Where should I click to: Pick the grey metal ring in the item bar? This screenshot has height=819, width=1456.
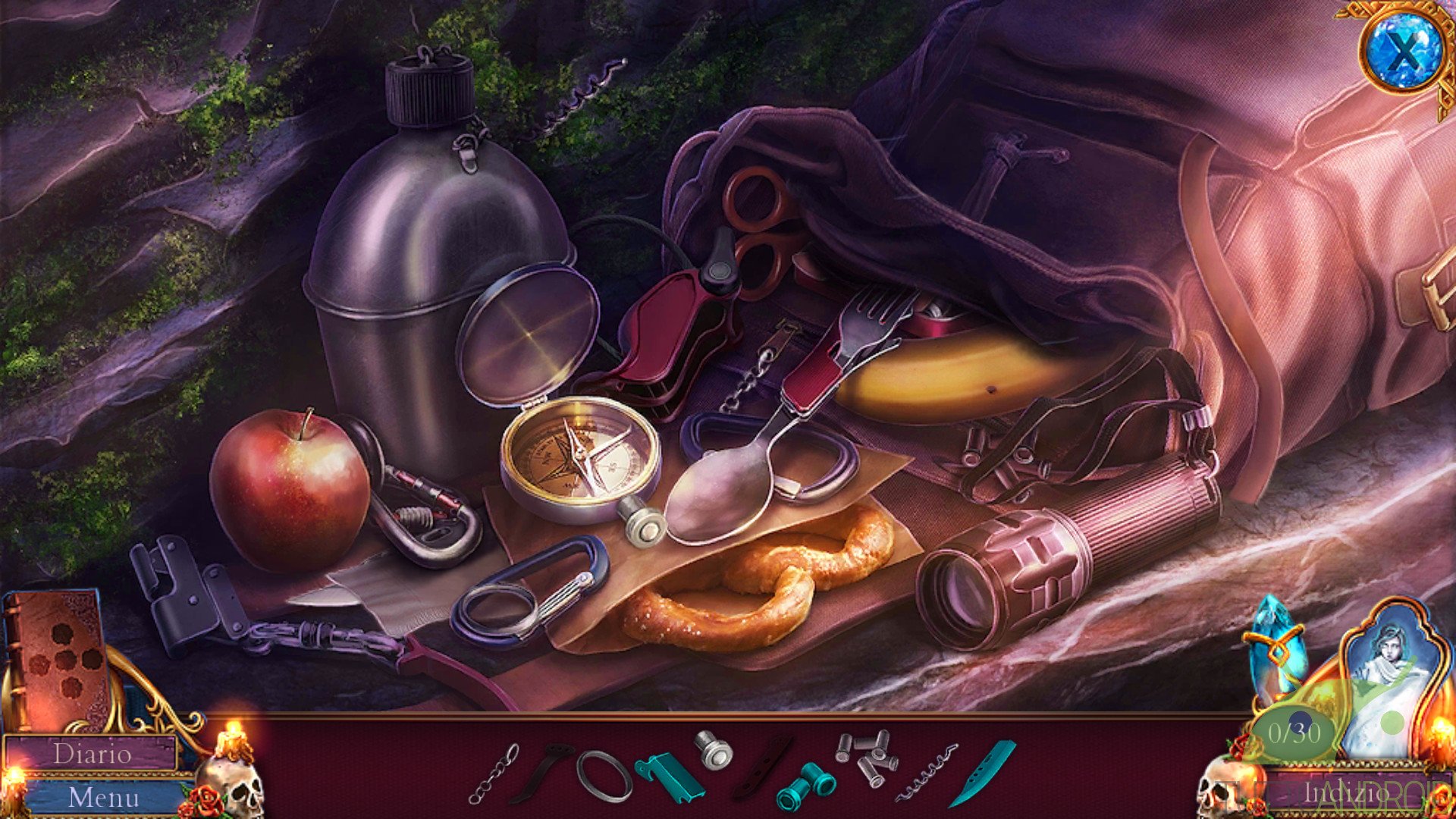point(604,777)
